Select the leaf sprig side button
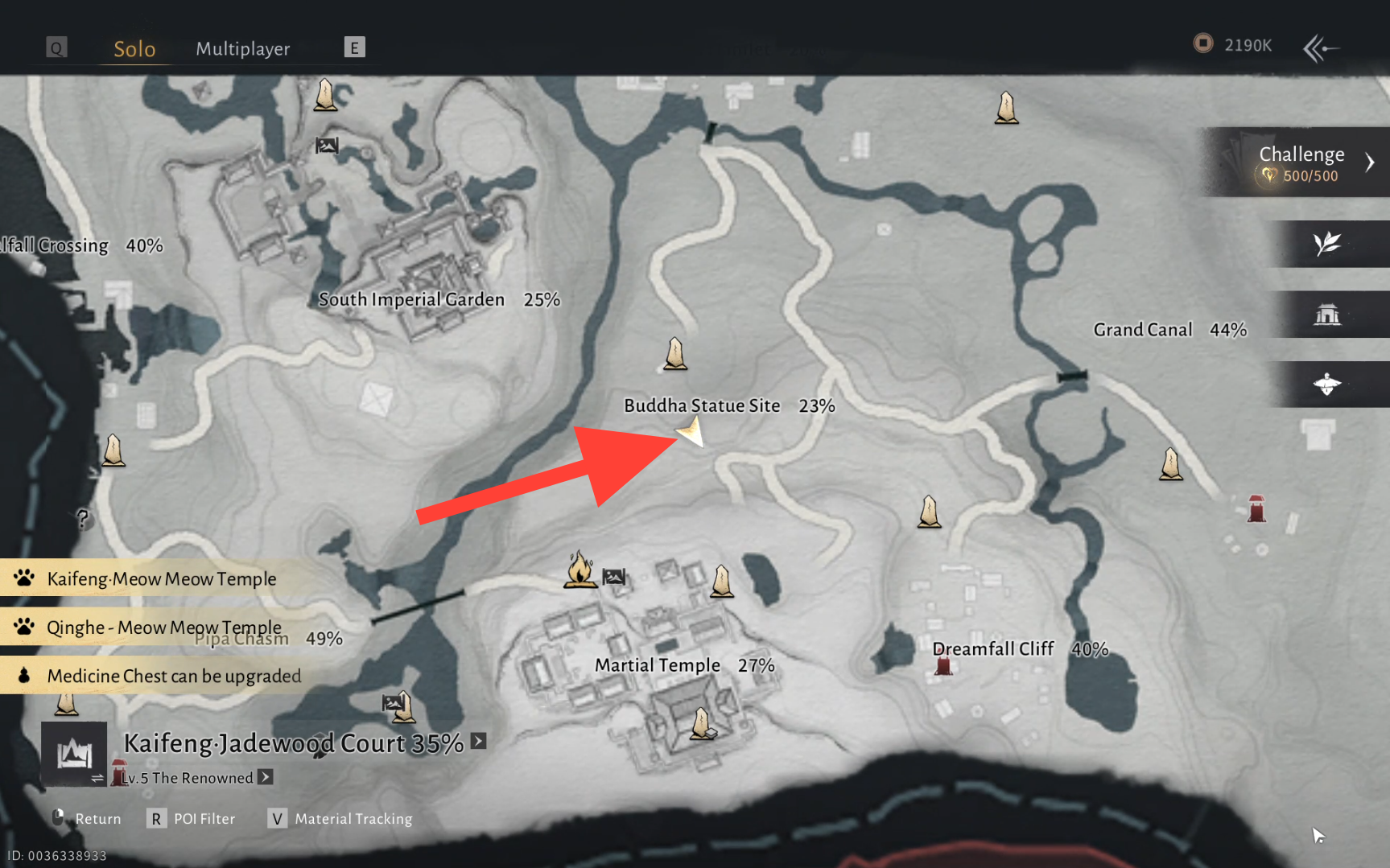This screenshot has width=1390, height=868. [1327, 243]
